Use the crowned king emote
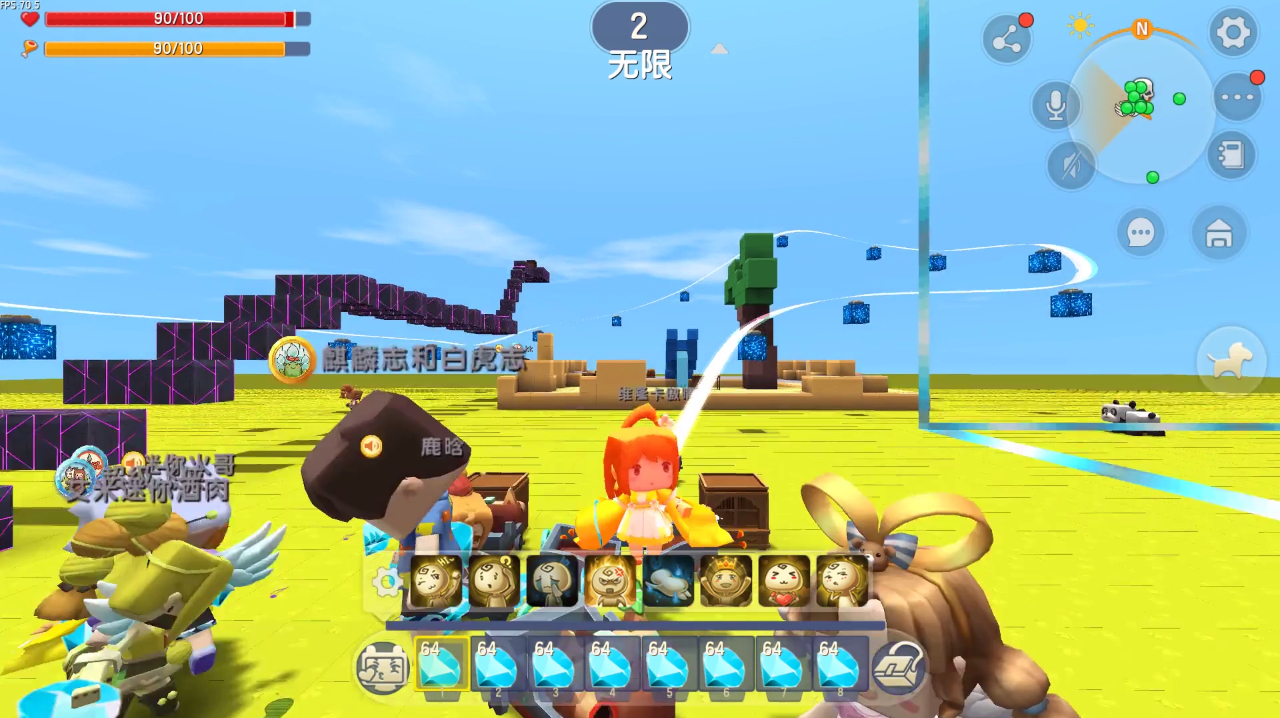Image resolution: width=1280 pixels, height=718 pixels. point(725,581)
